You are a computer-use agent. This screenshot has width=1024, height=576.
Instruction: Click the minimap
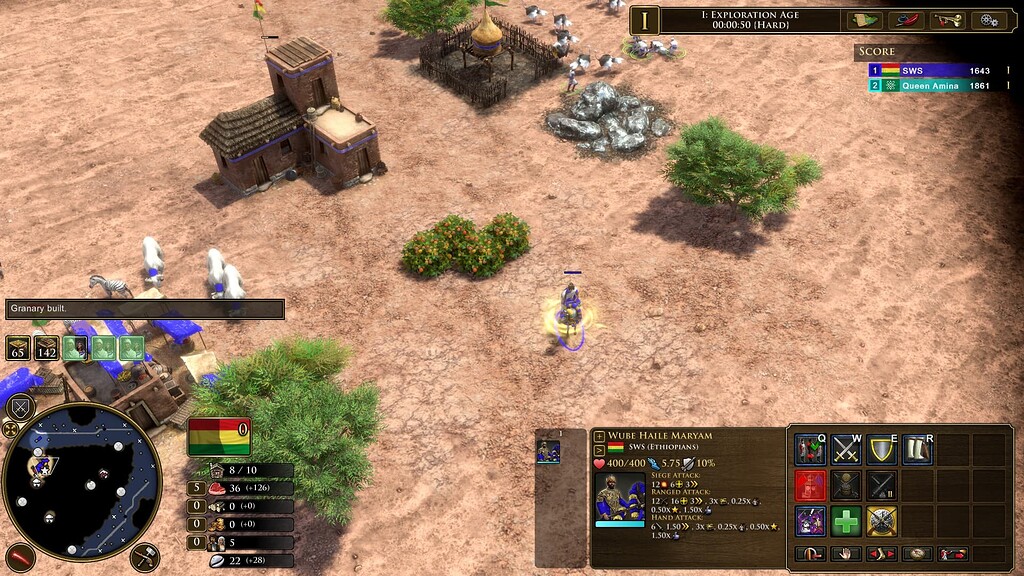tap(82, 482)
